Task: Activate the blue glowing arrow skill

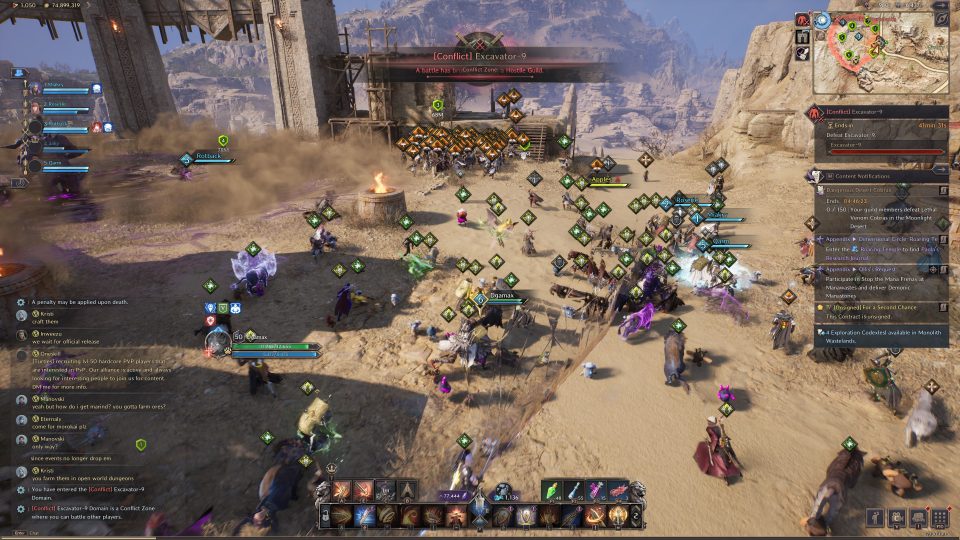Action: (x=364, y=515)
